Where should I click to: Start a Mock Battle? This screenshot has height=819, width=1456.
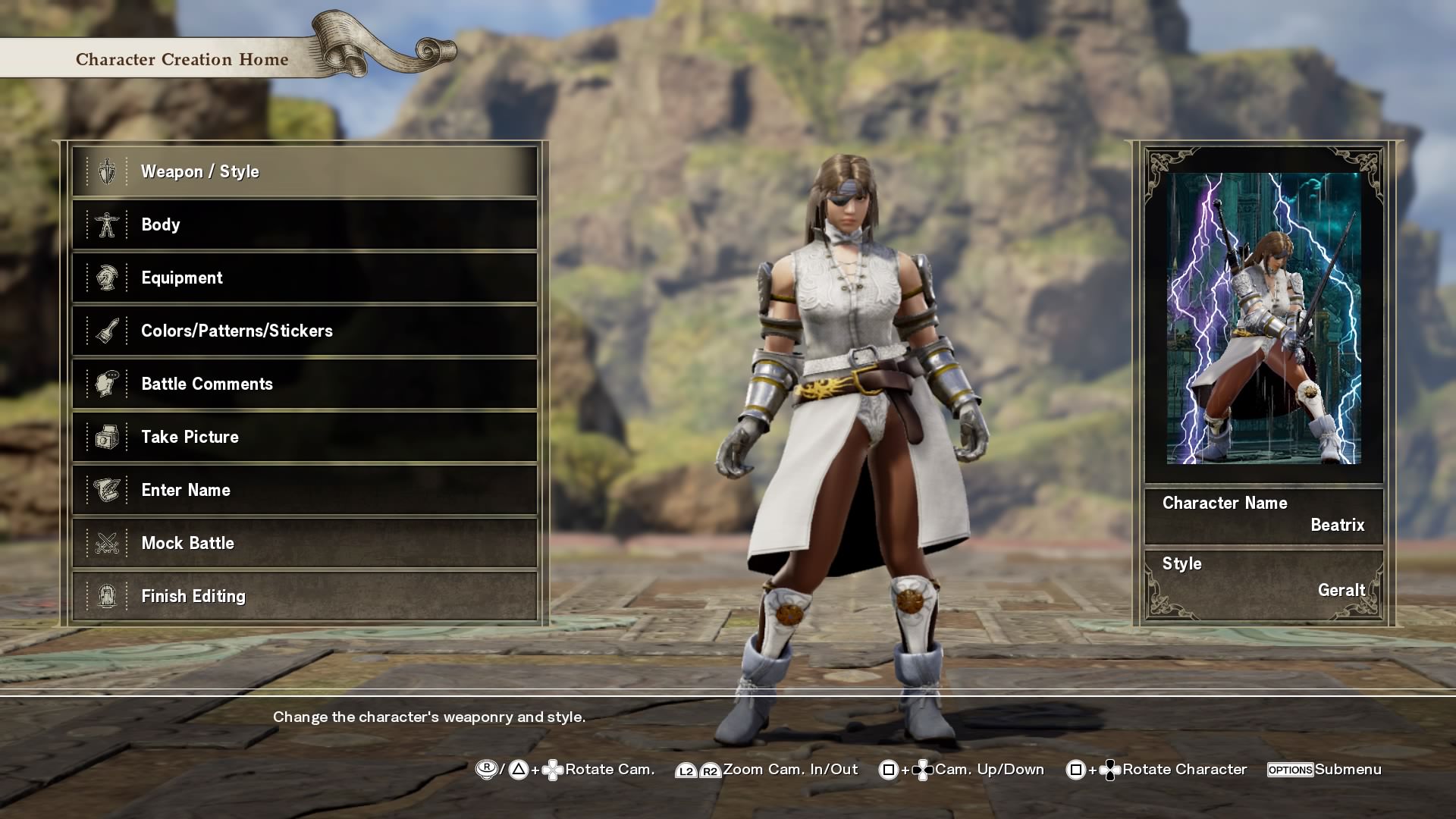click(304, 544)
